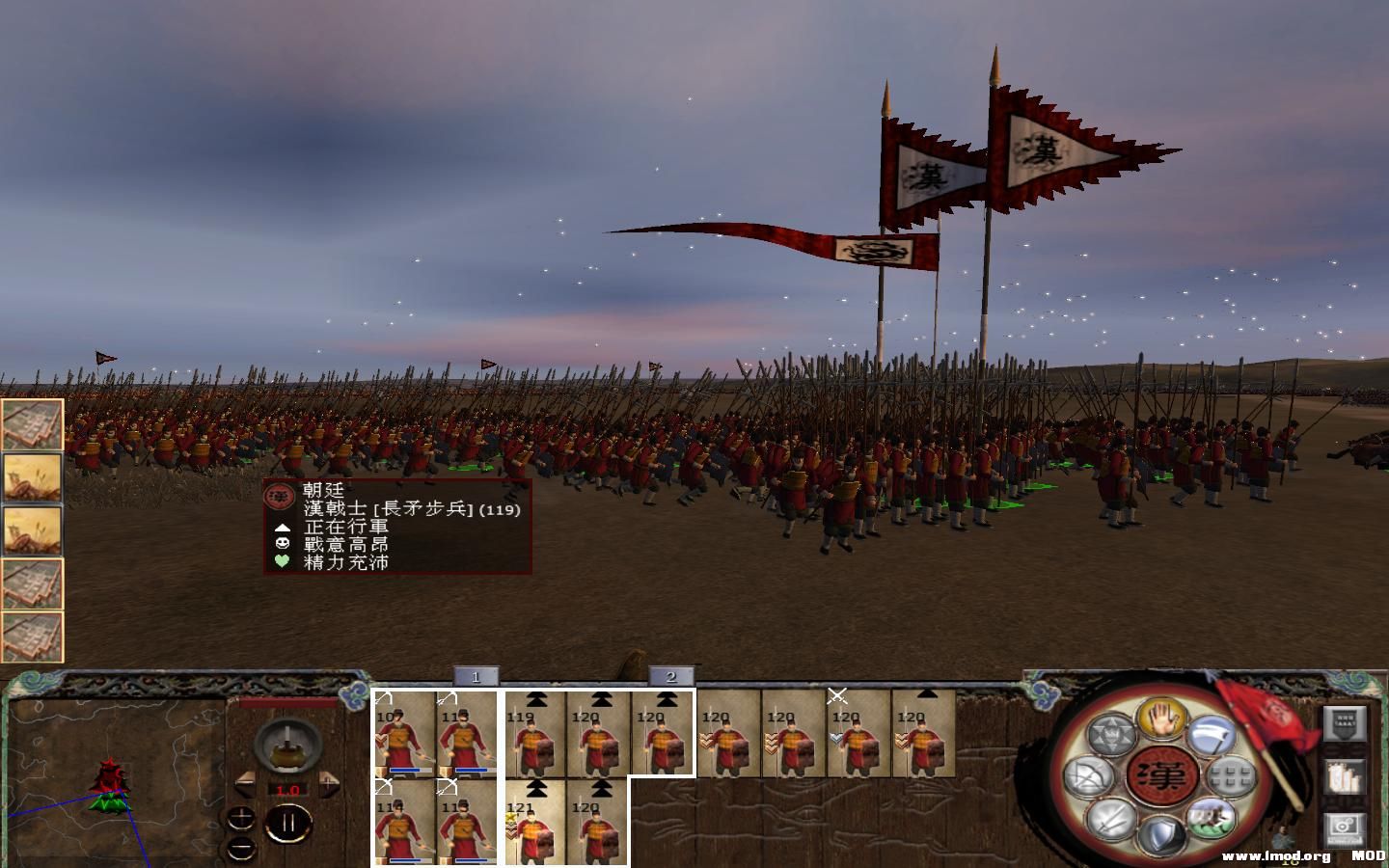Viewport: 1389px width, 868px height.
Task: Order halt using the hand icon
Action: tap(1159, 720)
